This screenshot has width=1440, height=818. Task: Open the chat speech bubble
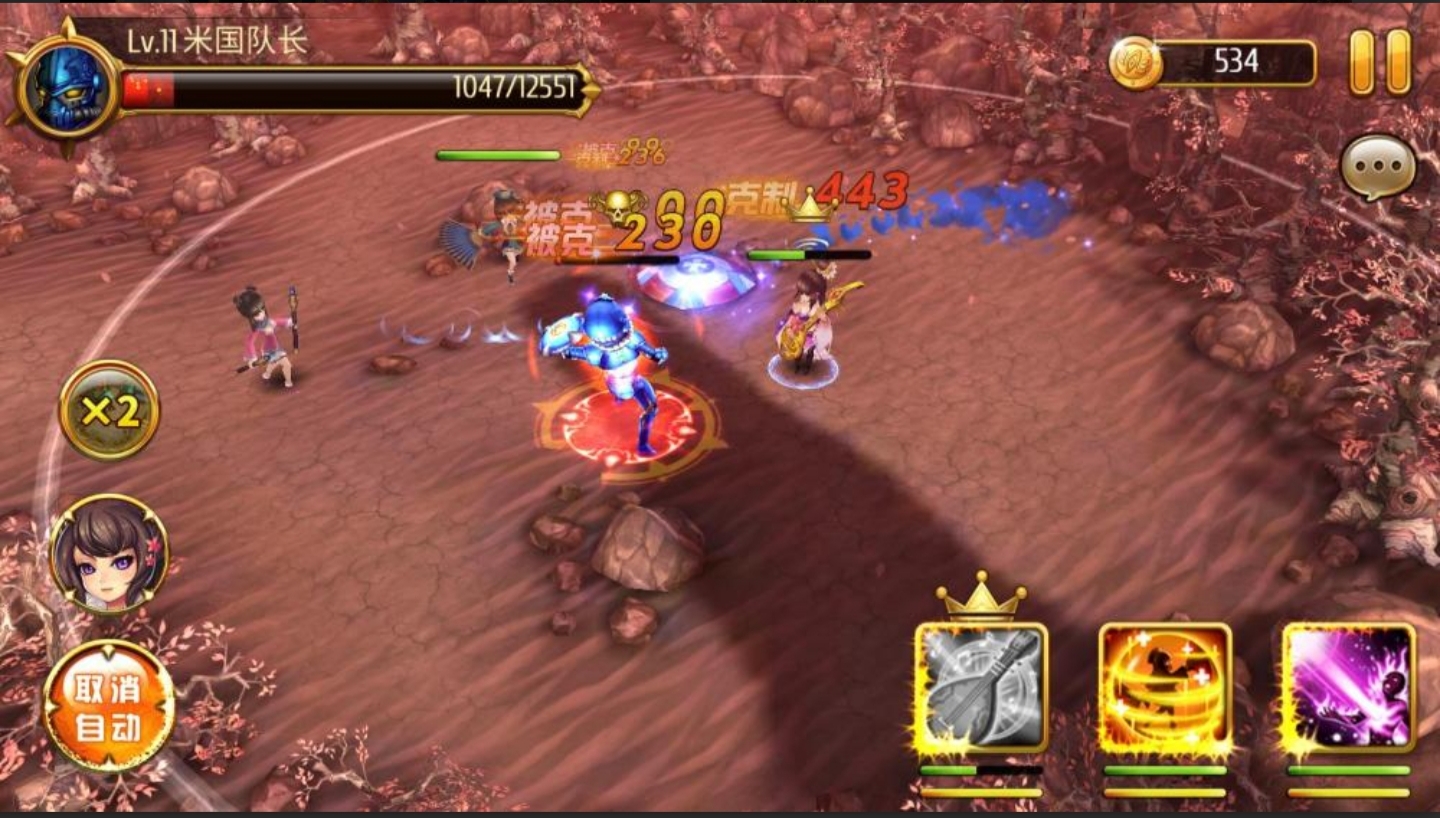[1378, 167]
